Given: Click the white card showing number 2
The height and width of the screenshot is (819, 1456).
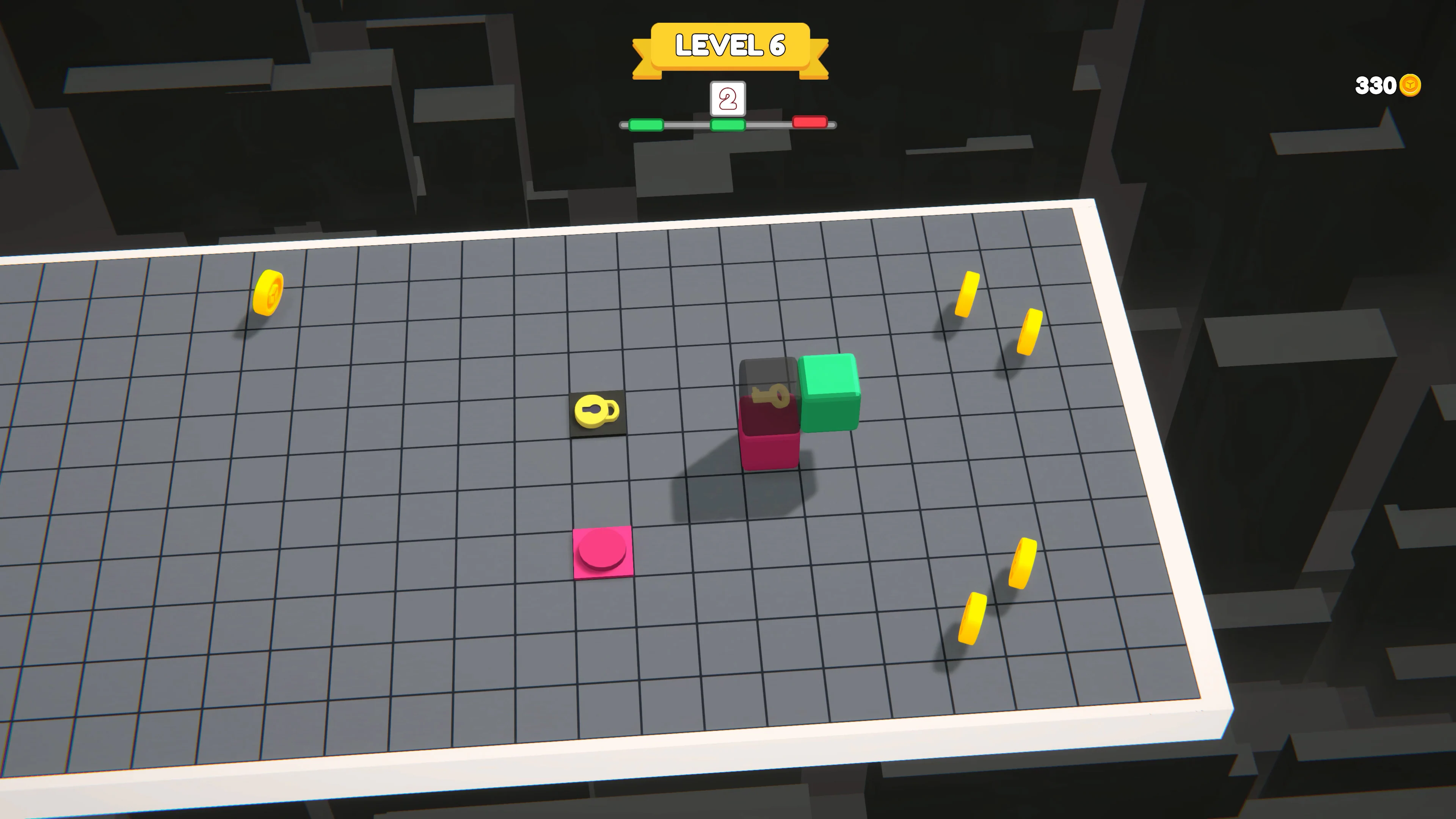Looking at the screenshot, I should click(x=728, y=99).
